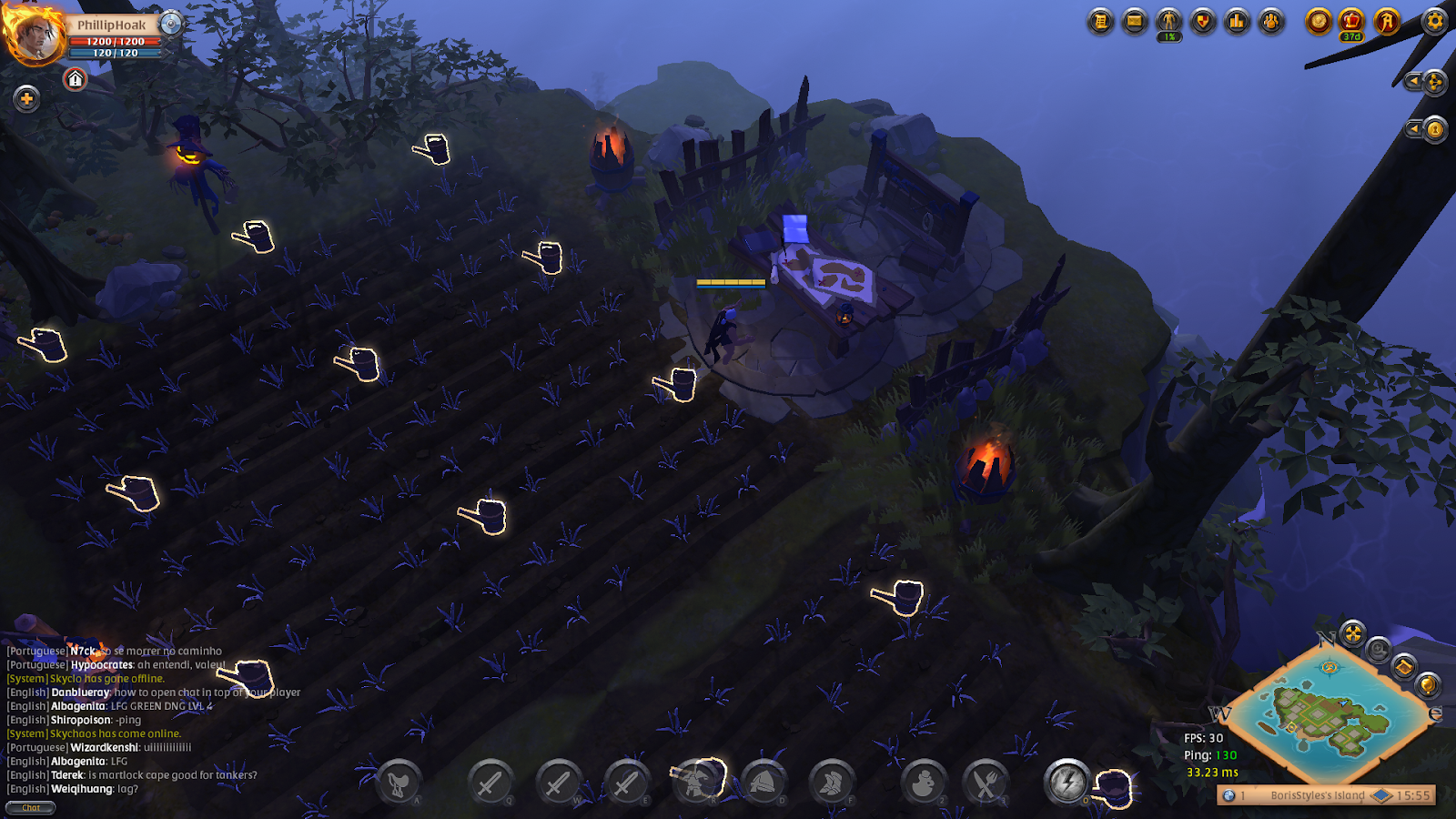Open the character figure icon

(1168, 20)
